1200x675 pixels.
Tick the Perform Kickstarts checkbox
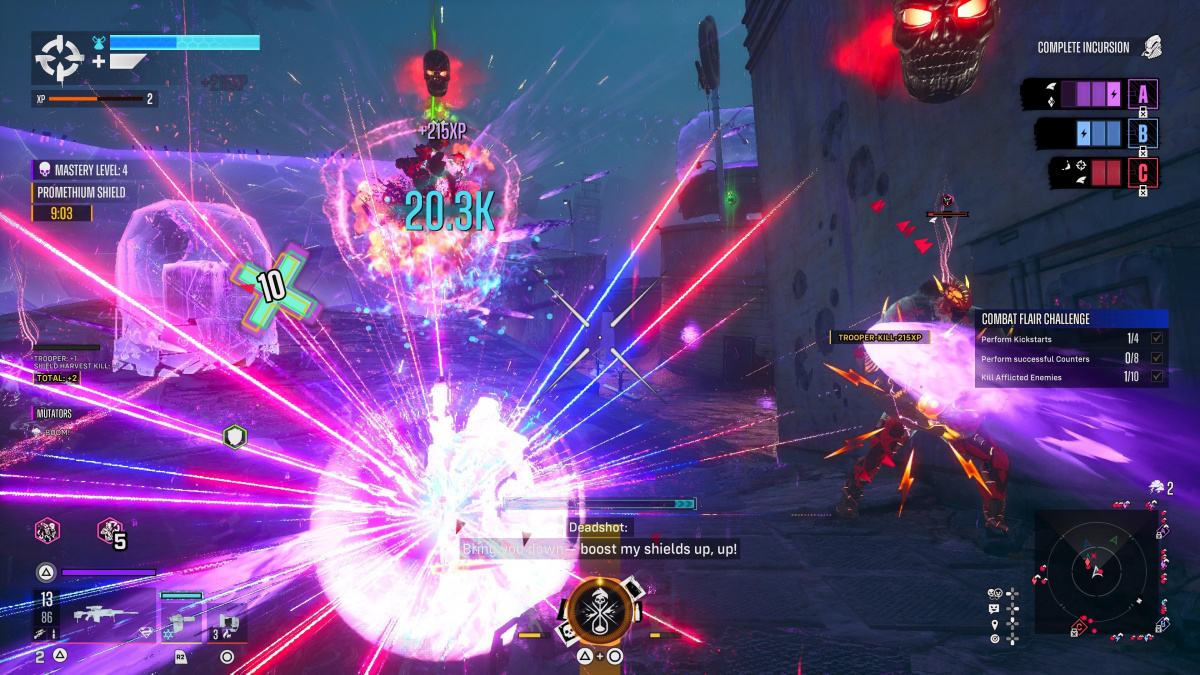[1156, 340]
